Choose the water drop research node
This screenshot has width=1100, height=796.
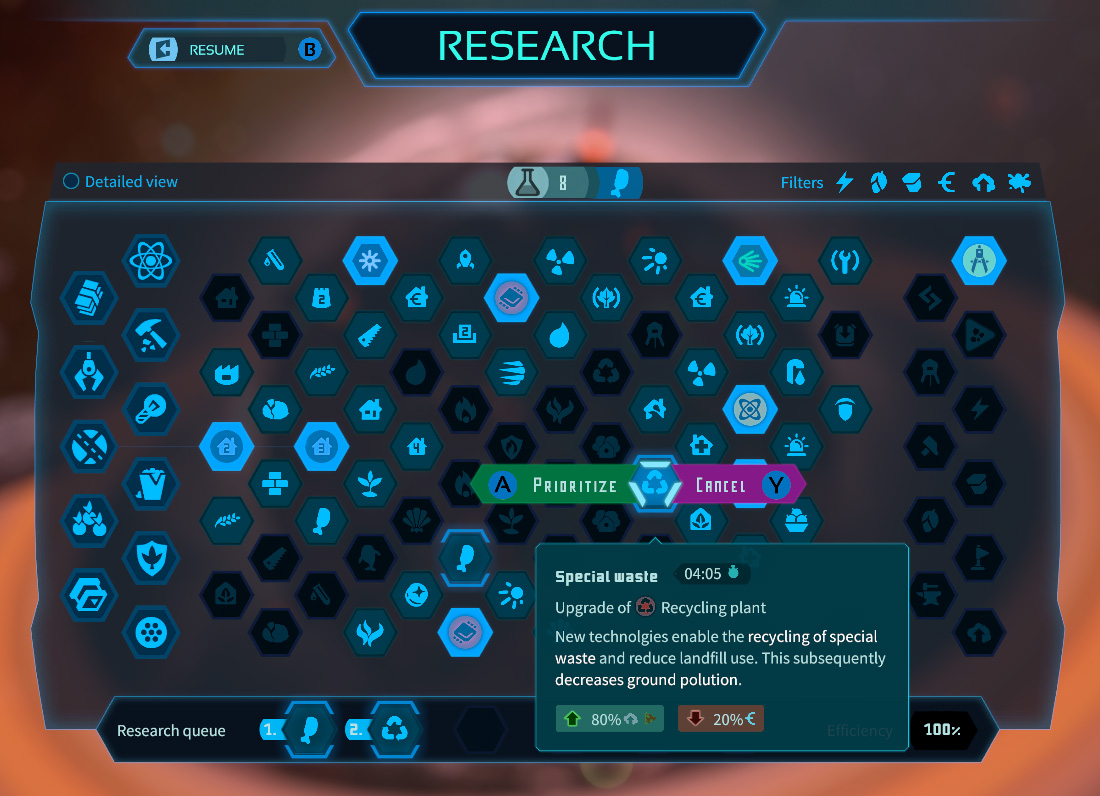(559, 335)
